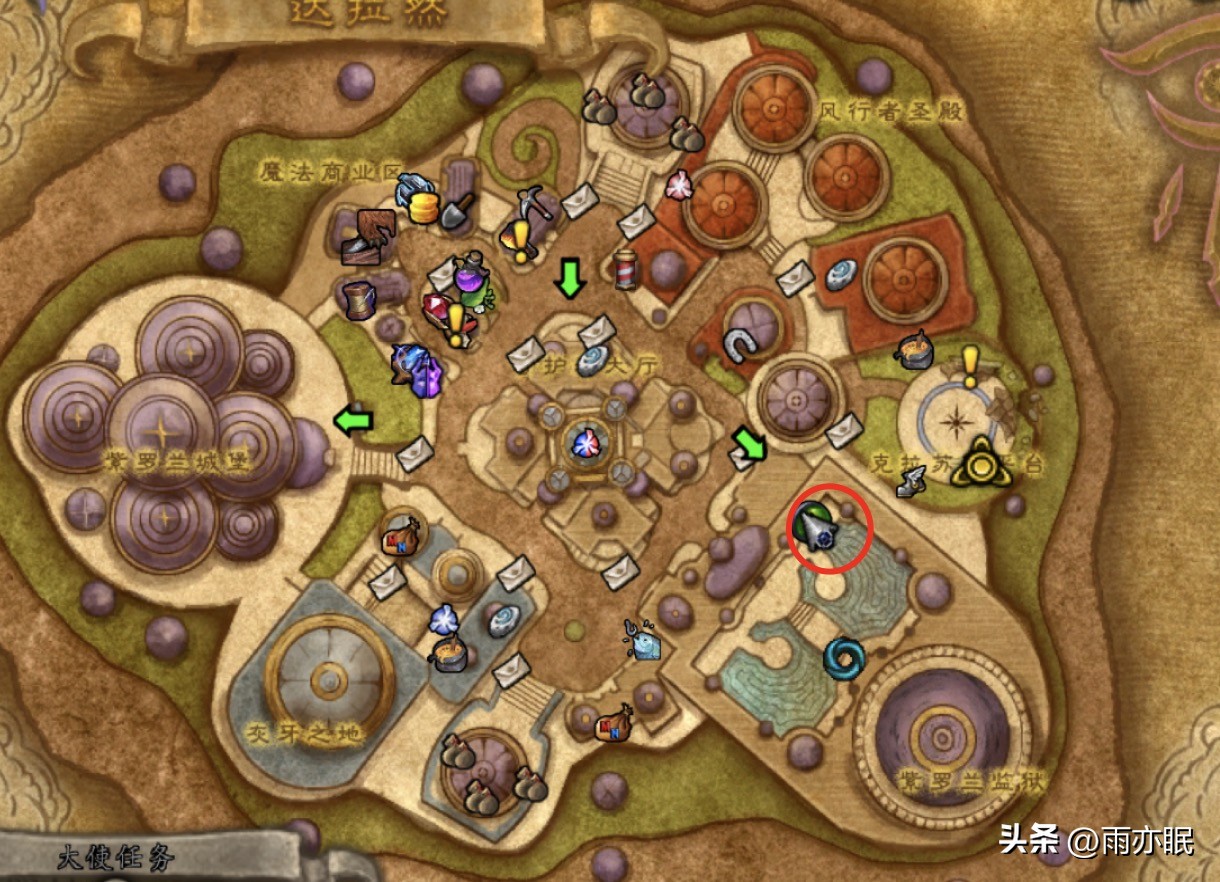
Task: Select the golden triangle emblem marker
Action: [980, 463]
